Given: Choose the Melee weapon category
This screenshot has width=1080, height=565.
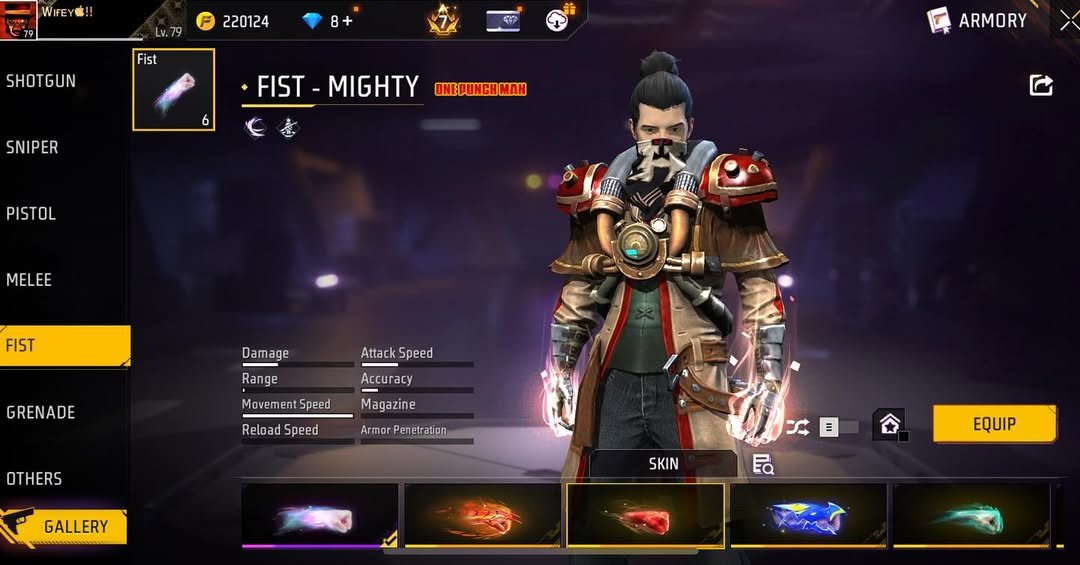Looking at the screenshot, I should pyautogui.click(x=30, y=280).
